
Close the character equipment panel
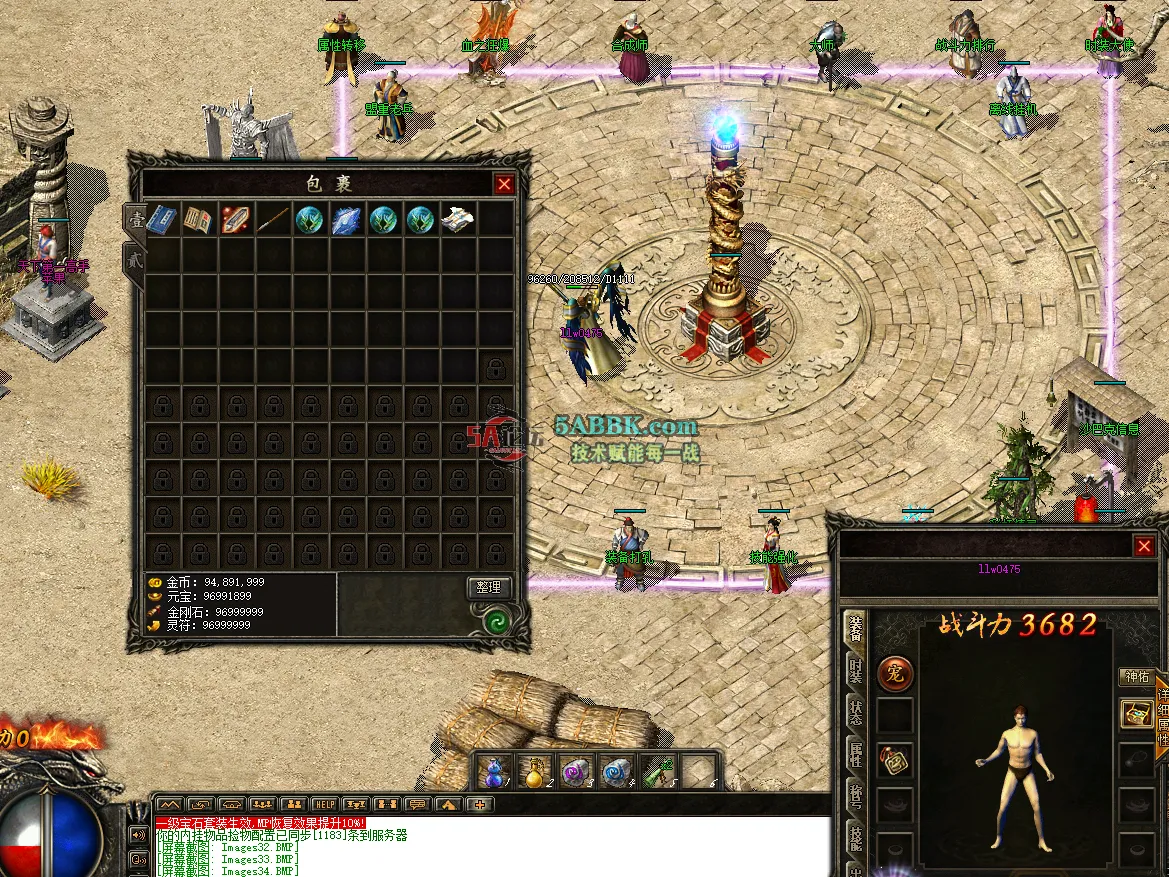[x=1144, y=546]
